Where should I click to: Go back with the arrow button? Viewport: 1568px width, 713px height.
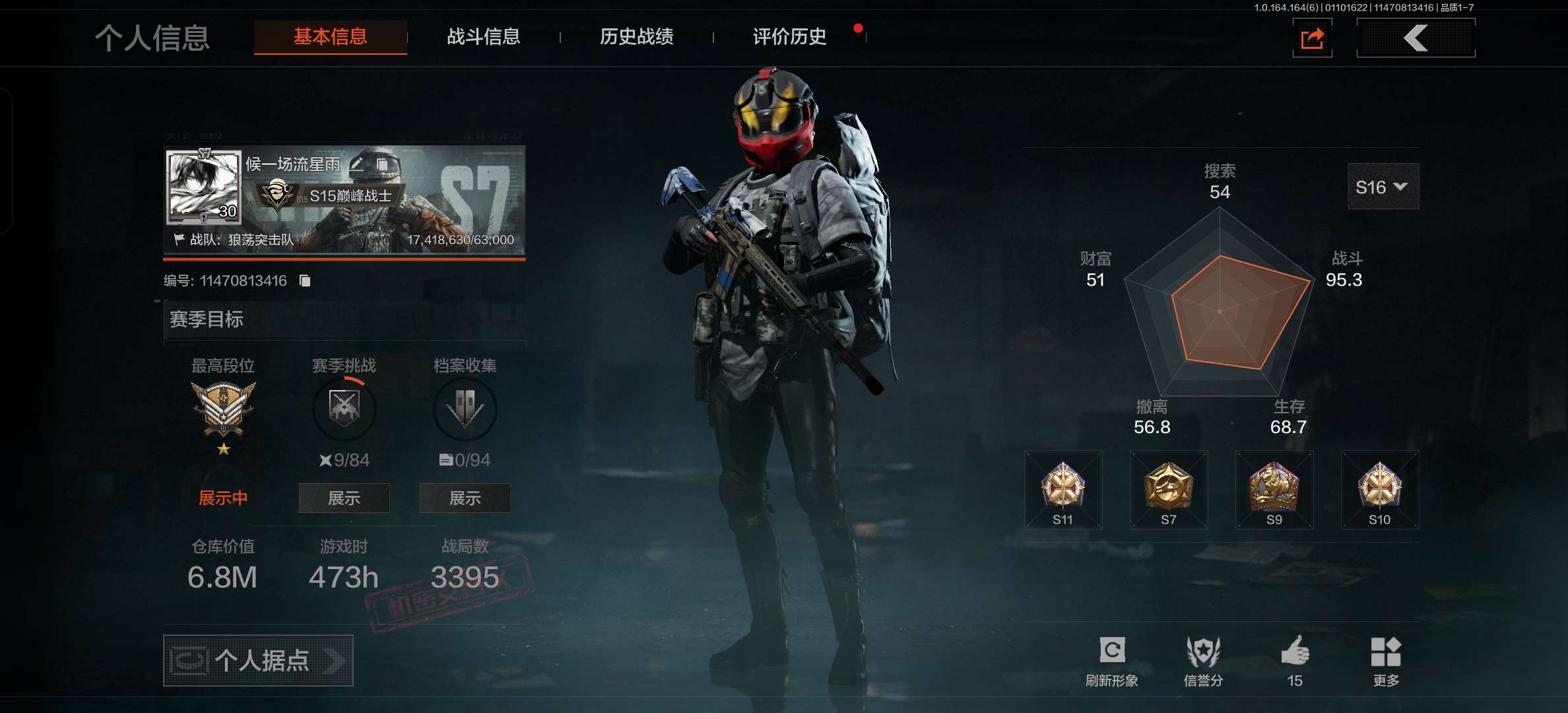coord(1416,38)
